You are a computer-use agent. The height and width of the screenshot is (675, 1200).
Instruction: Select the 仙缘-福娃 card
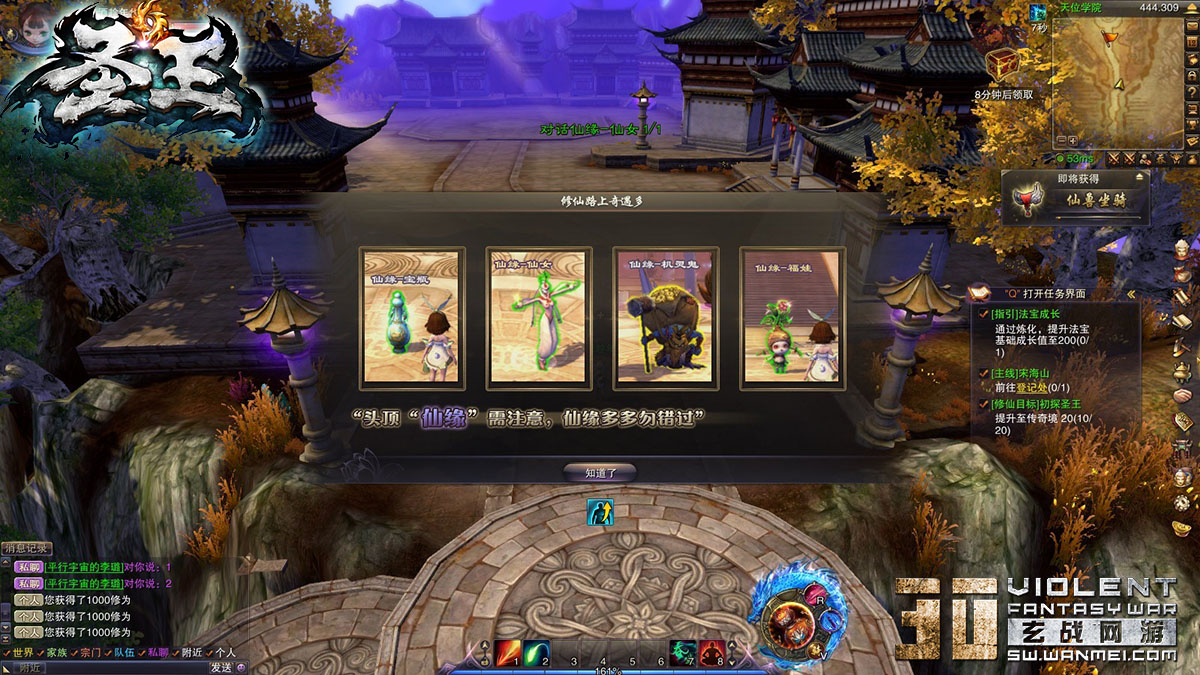pos(793,318)
